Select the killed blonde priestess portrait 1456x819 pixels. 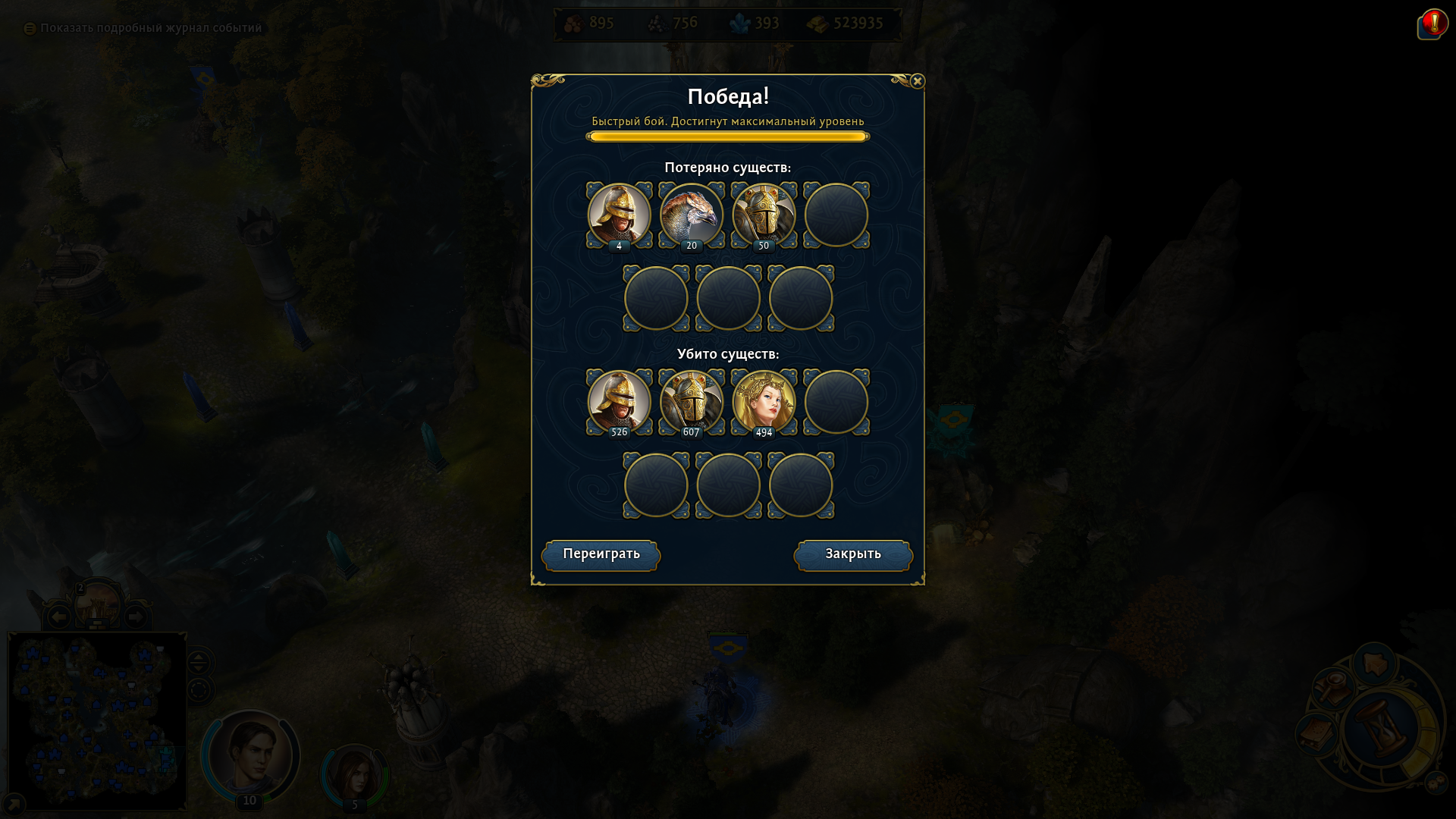point(764,402)
